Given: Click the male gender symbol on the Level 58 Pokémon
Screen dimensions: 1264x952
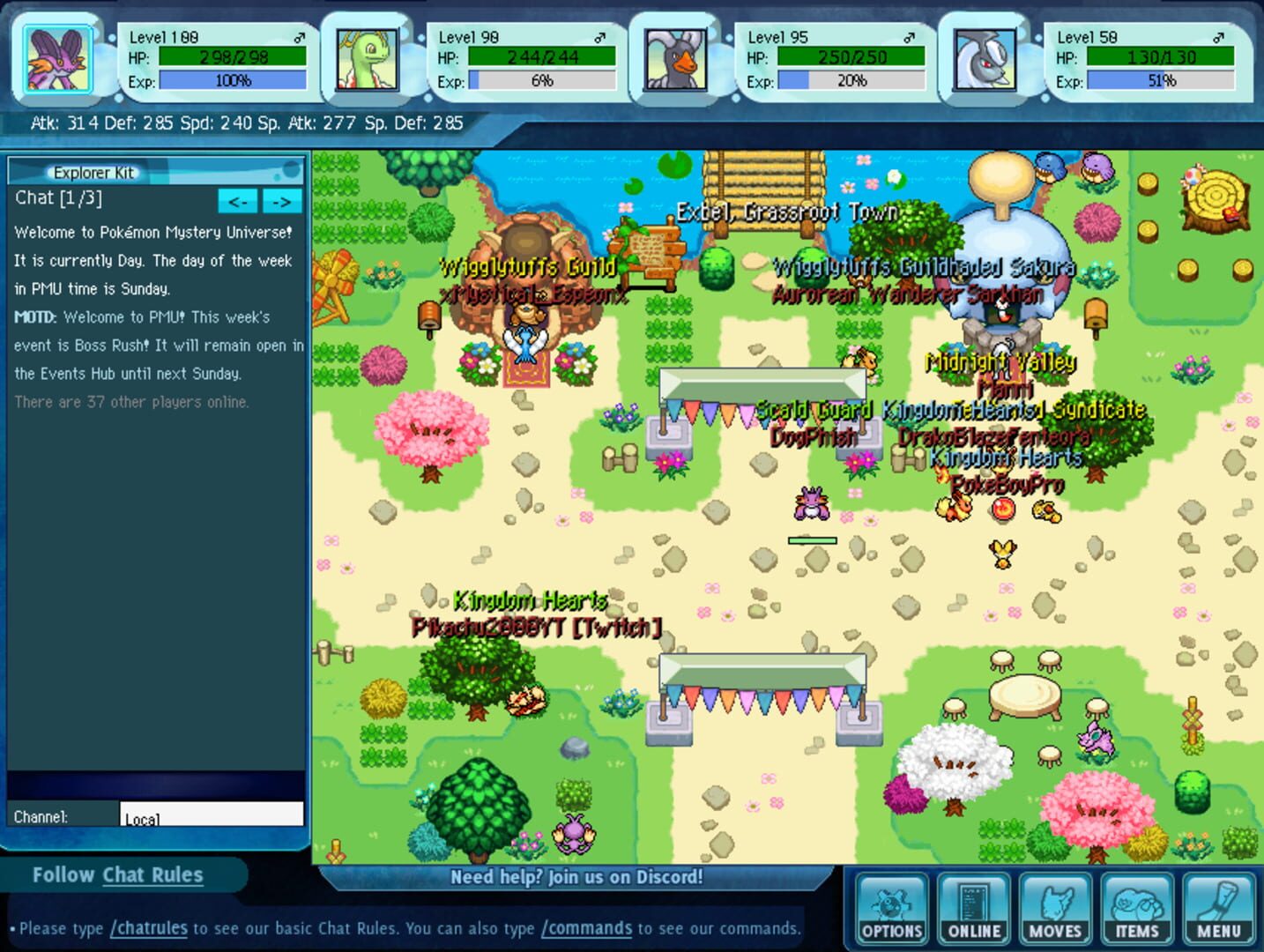Looking at the screenshot, I should point(1220,36).
